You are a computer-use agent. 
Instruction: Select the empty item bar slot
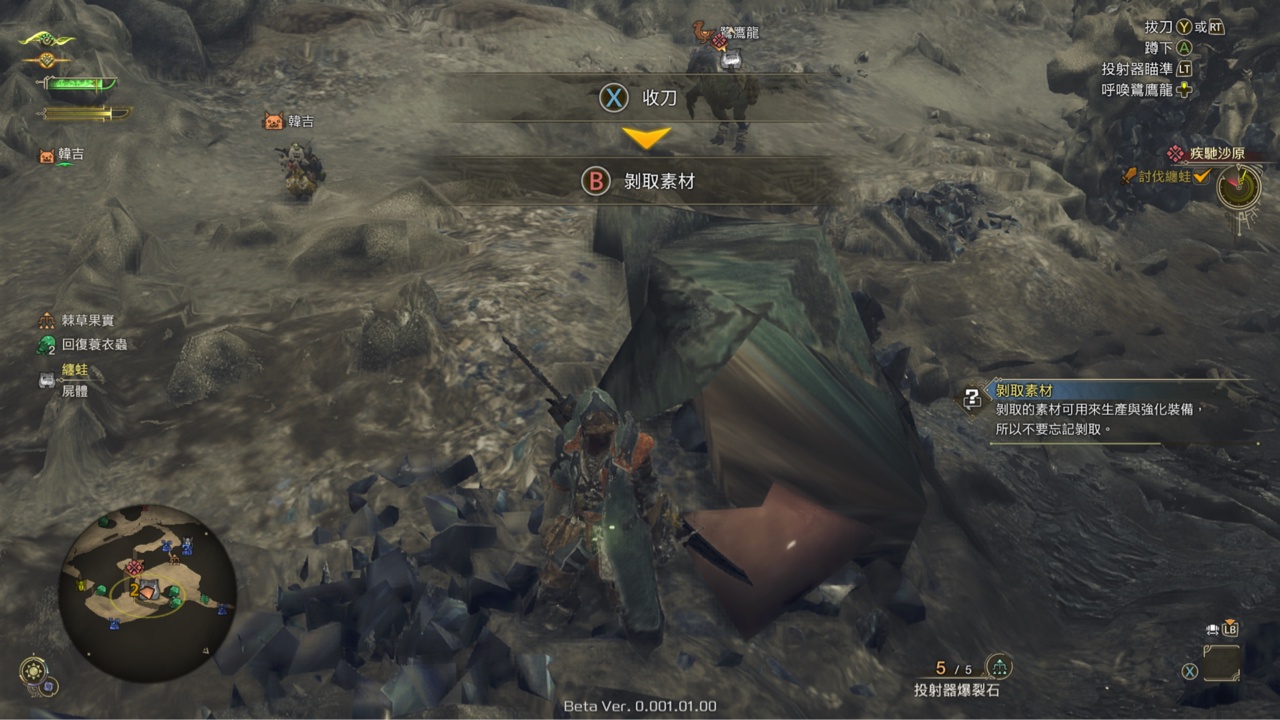[1221, 663]
